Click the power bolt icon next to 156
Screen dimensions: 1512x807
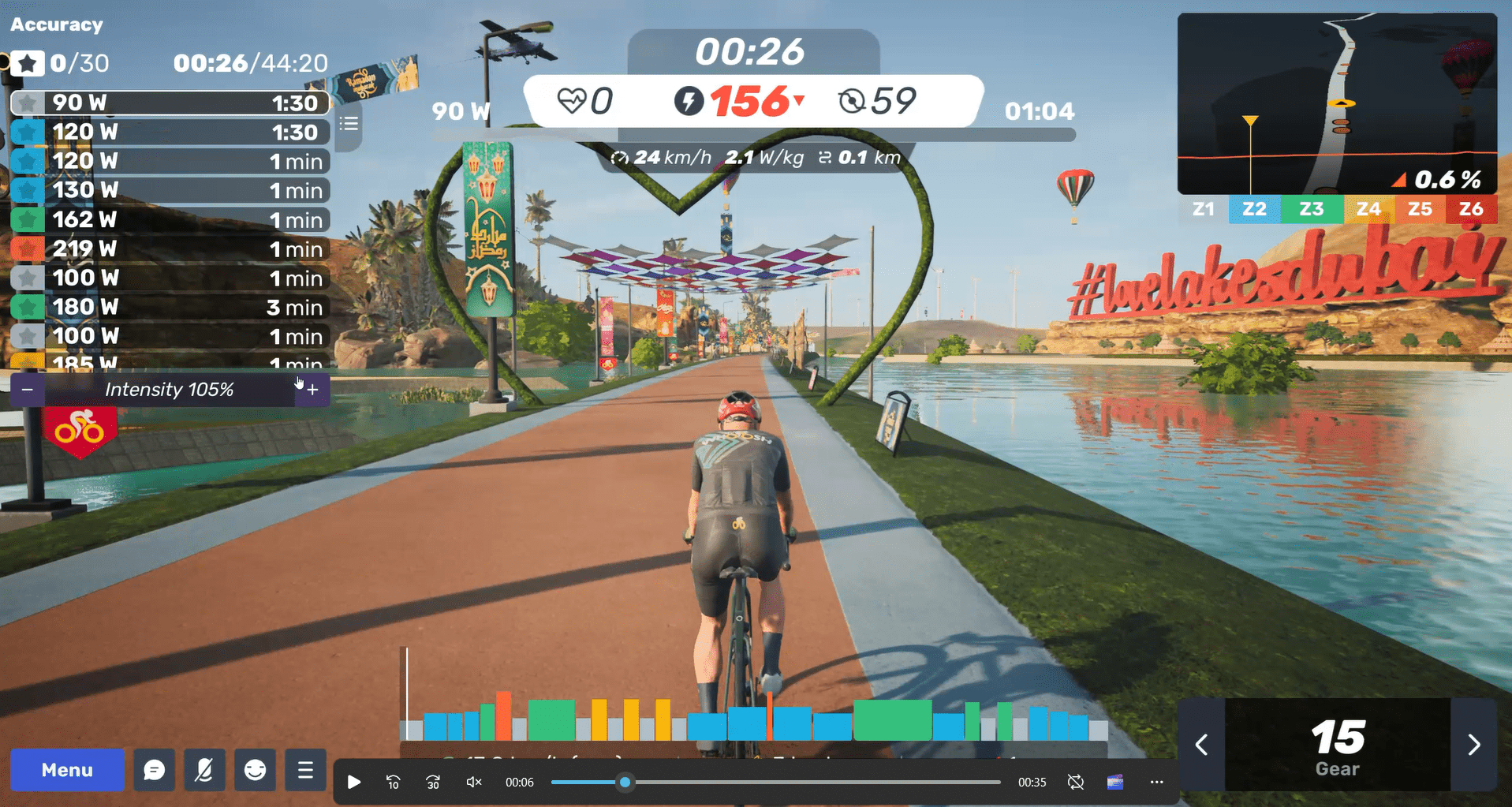(x=689, y=101)
